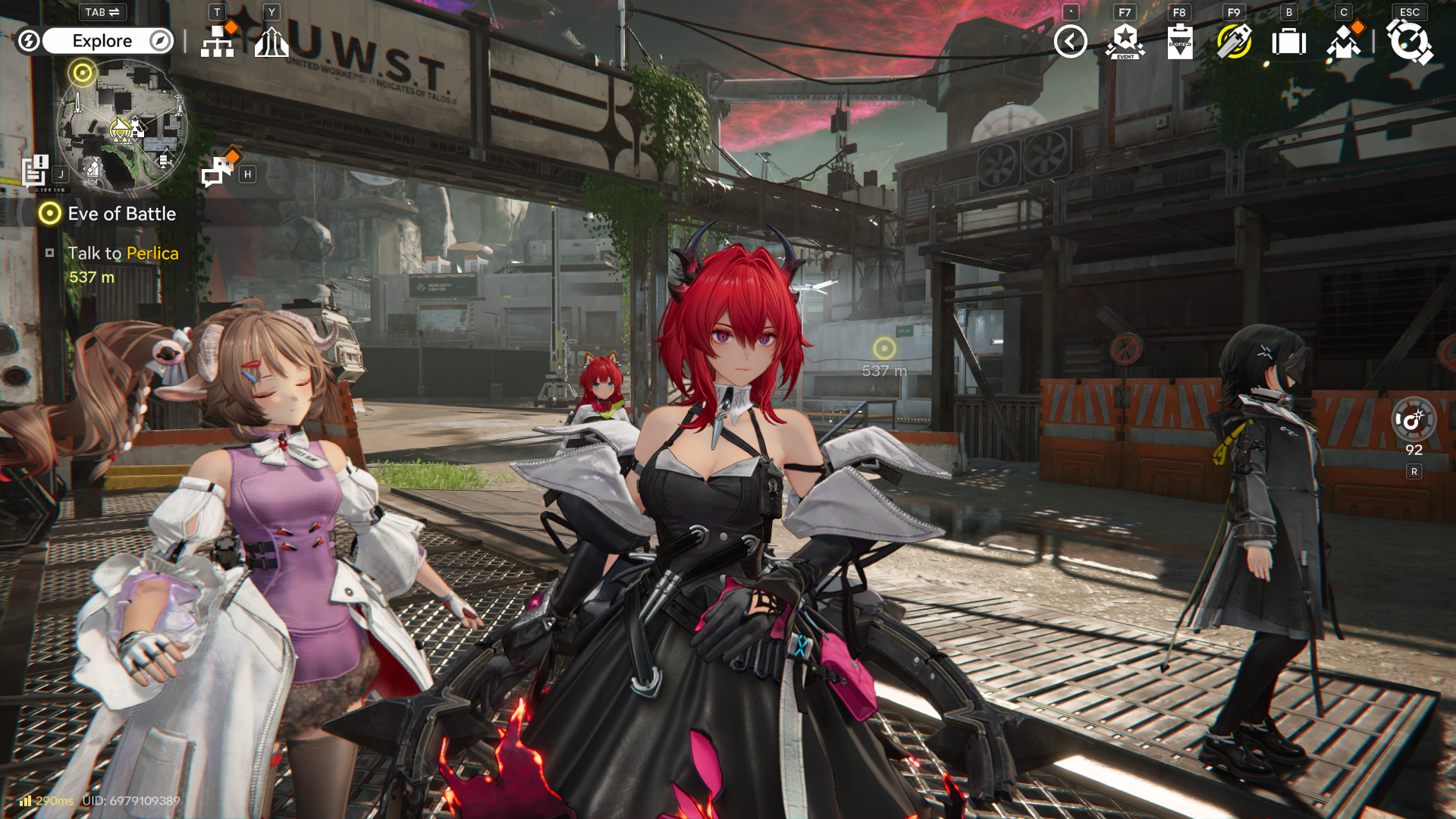Open the hierarchy tree icon with orange badge
Screen dimensions: 1456x819
tap(218, 42)
